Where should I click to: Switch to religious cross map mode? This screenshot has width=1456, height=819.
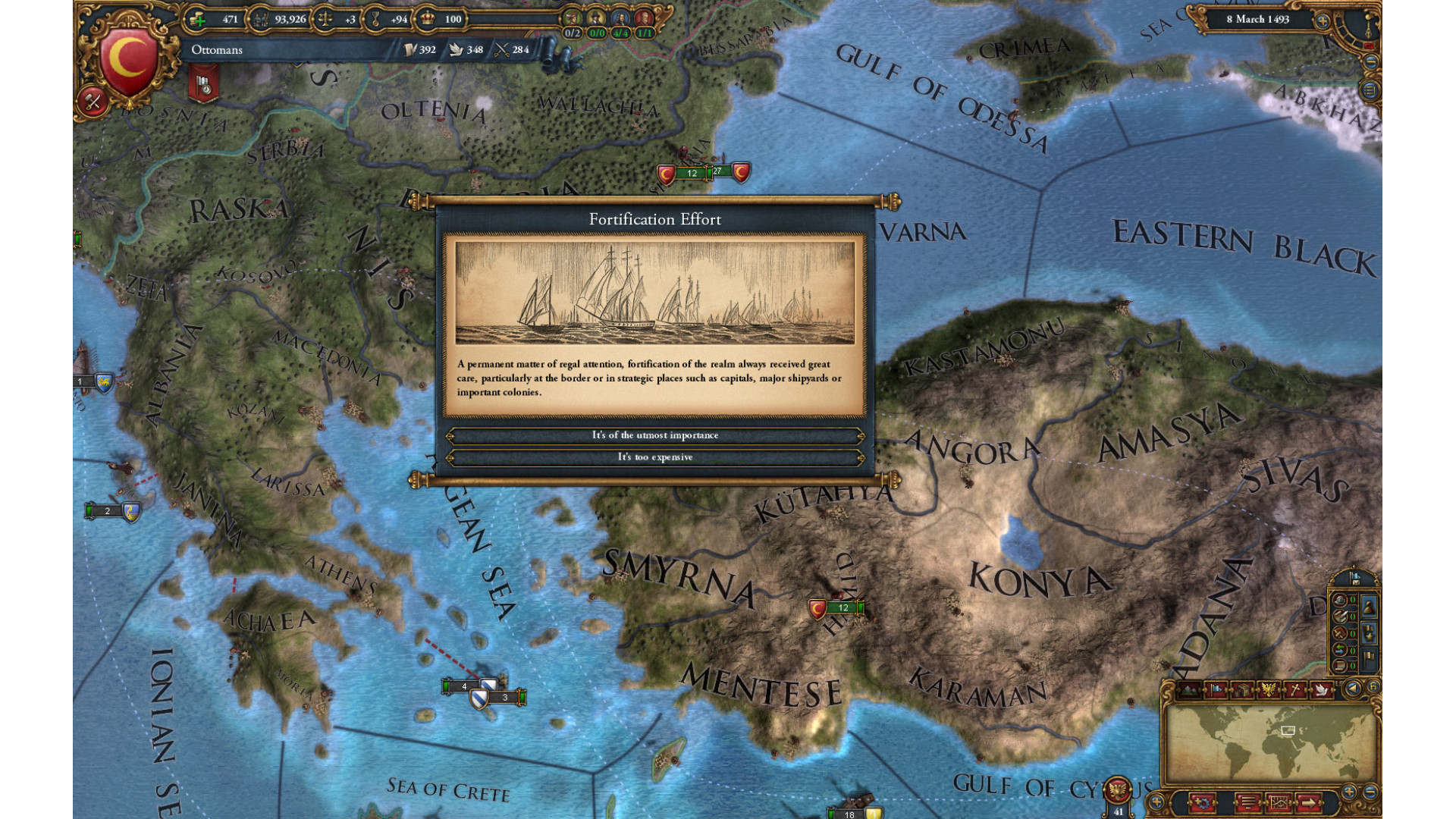(x=1295, y=689)
